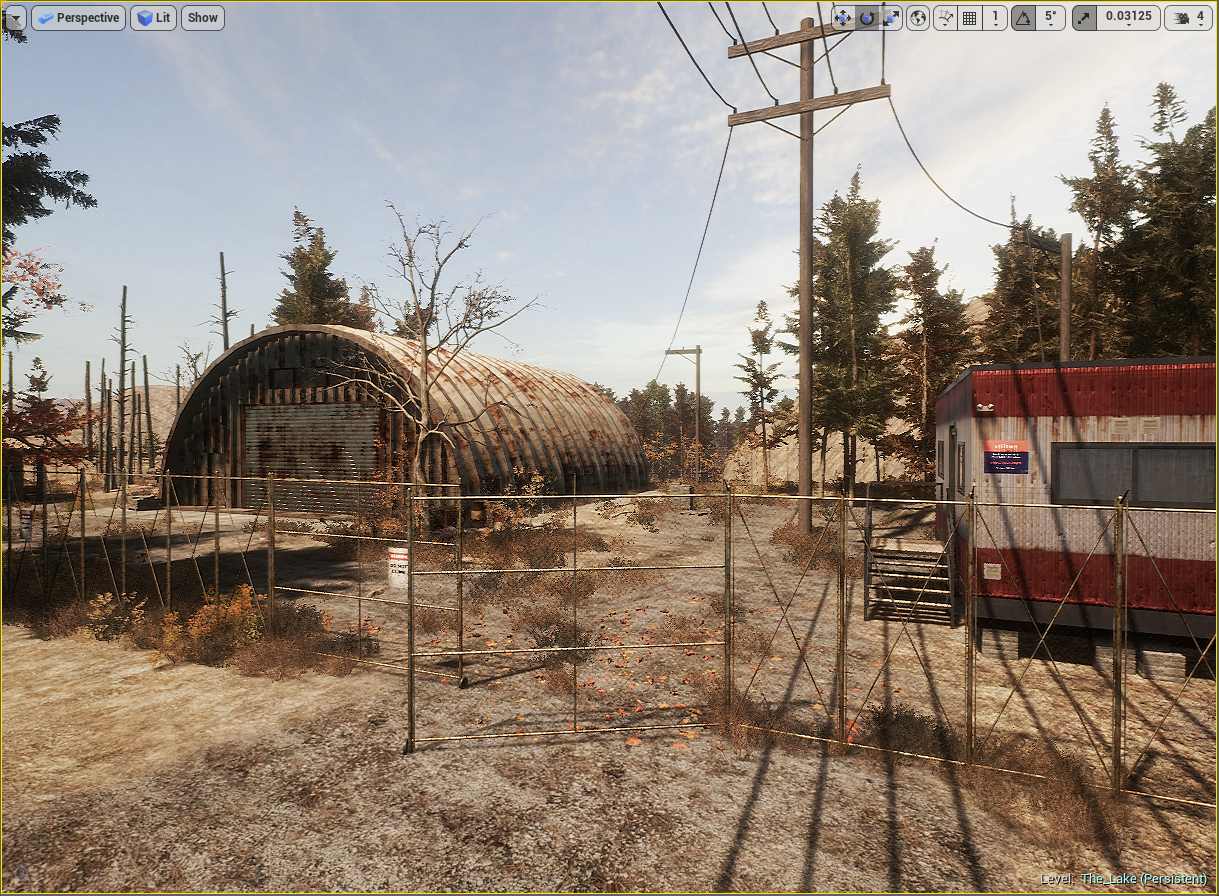Open the Show flags menu
The height and width of the screenshot is (896, 1219).
(x=202, y=17)
